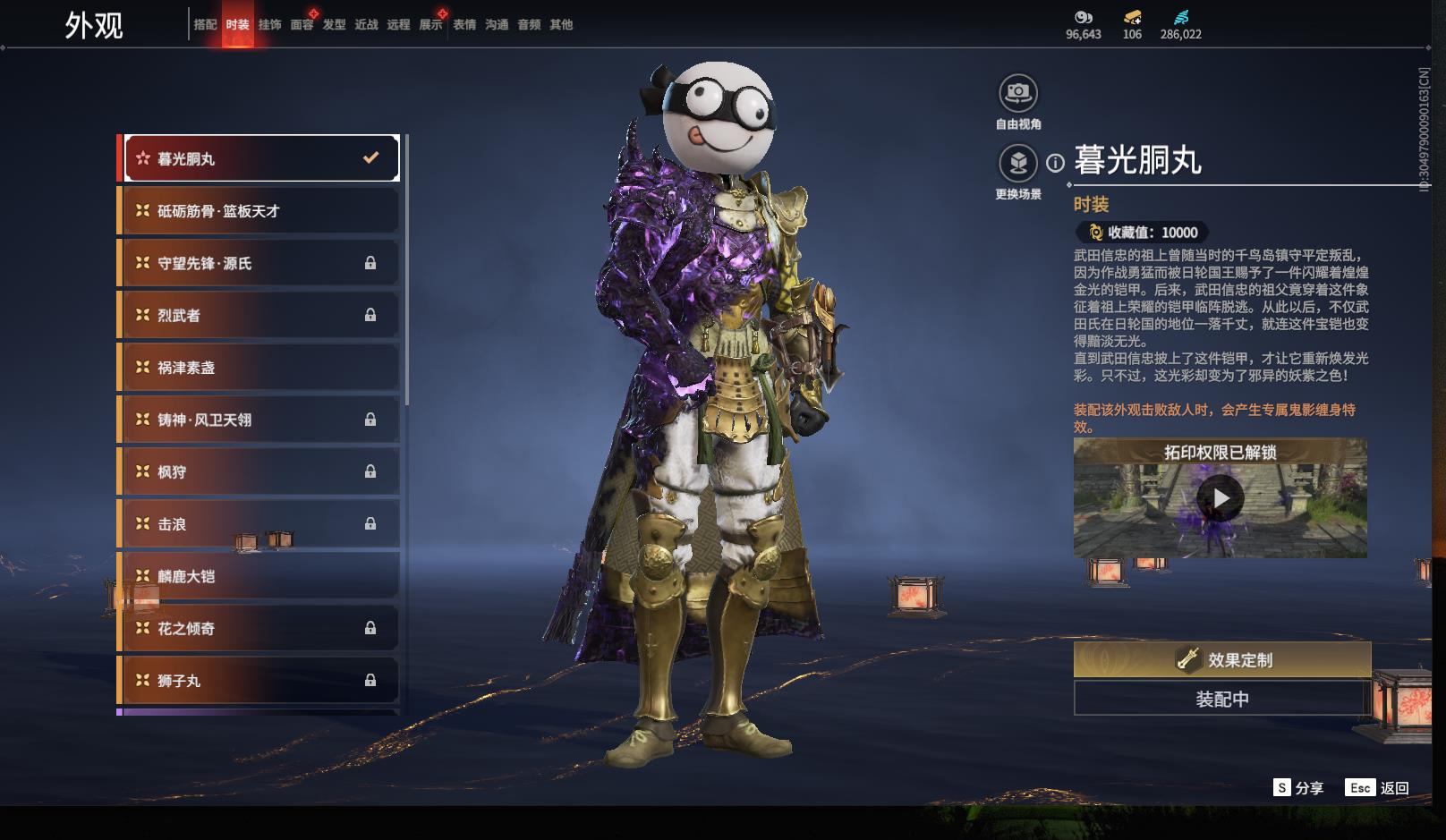Switch to the 发型 tab
Image resolution: width=1446 pixels, height=840 pixels.
334,25
